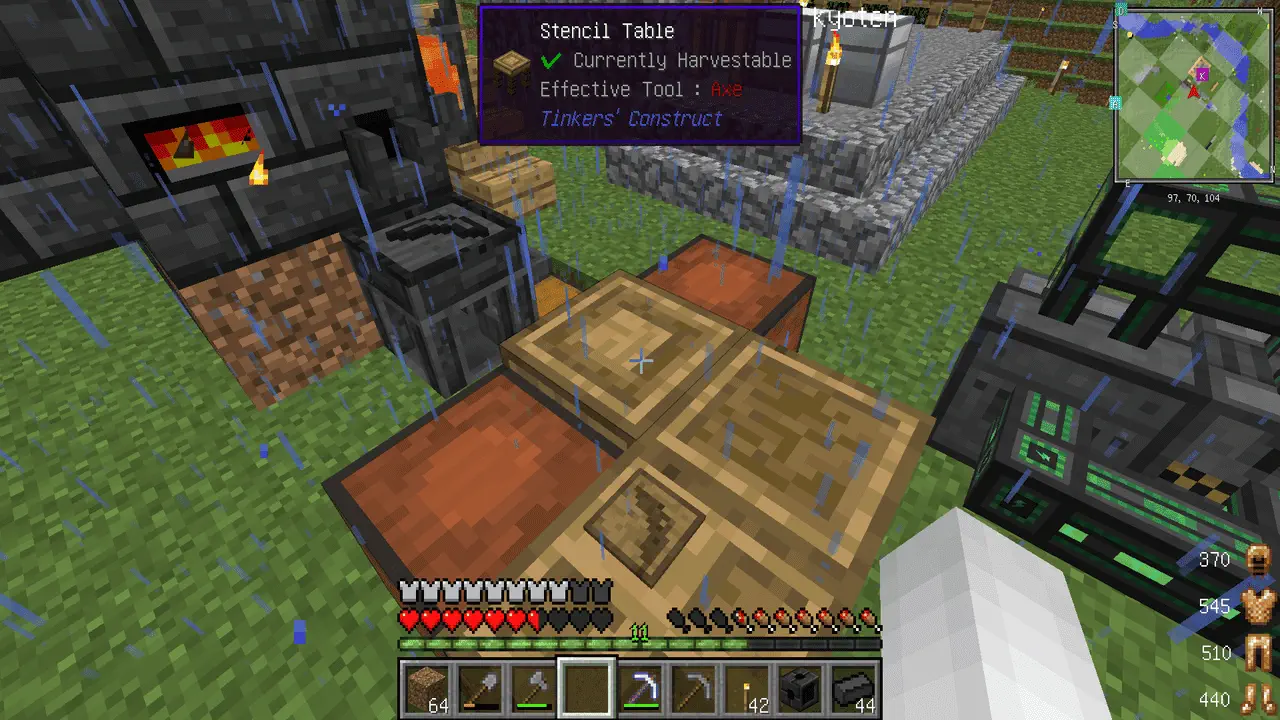Click the leggings armor durability icon
Image resolution: width=1280 pixels, height=720 pixels.
coord(1256,654)
